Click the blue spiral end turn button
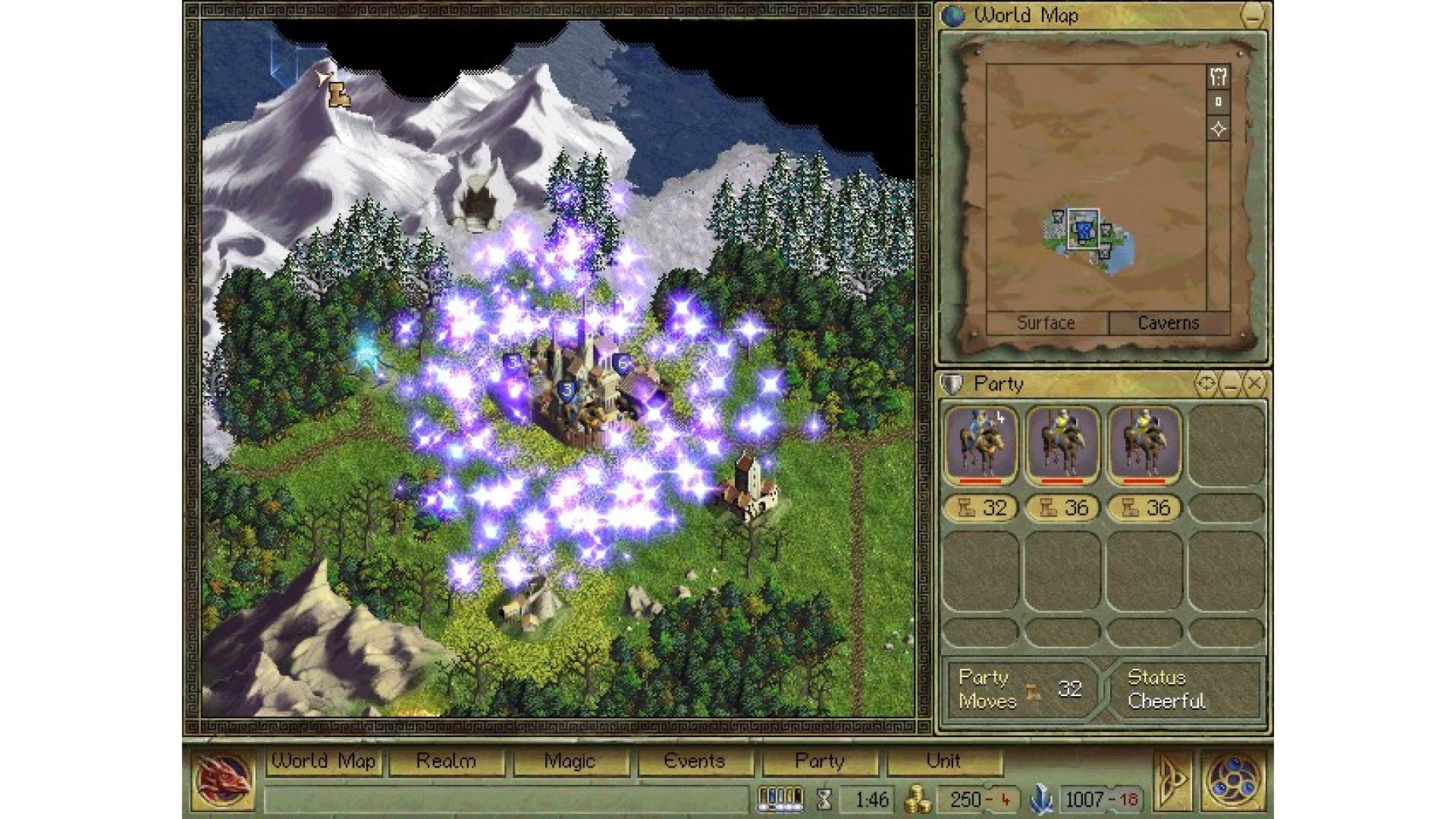This screenshot has height=819, width=1456. click(x=1233, y=780)
